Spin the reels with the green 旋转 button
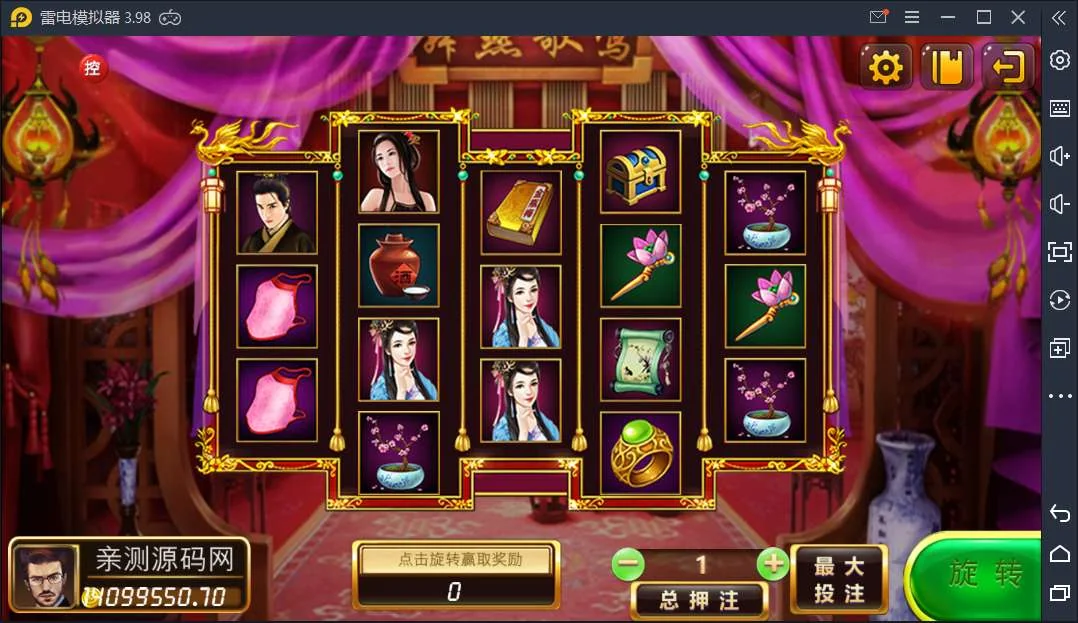1078x623 pixels. click(985, 575)
